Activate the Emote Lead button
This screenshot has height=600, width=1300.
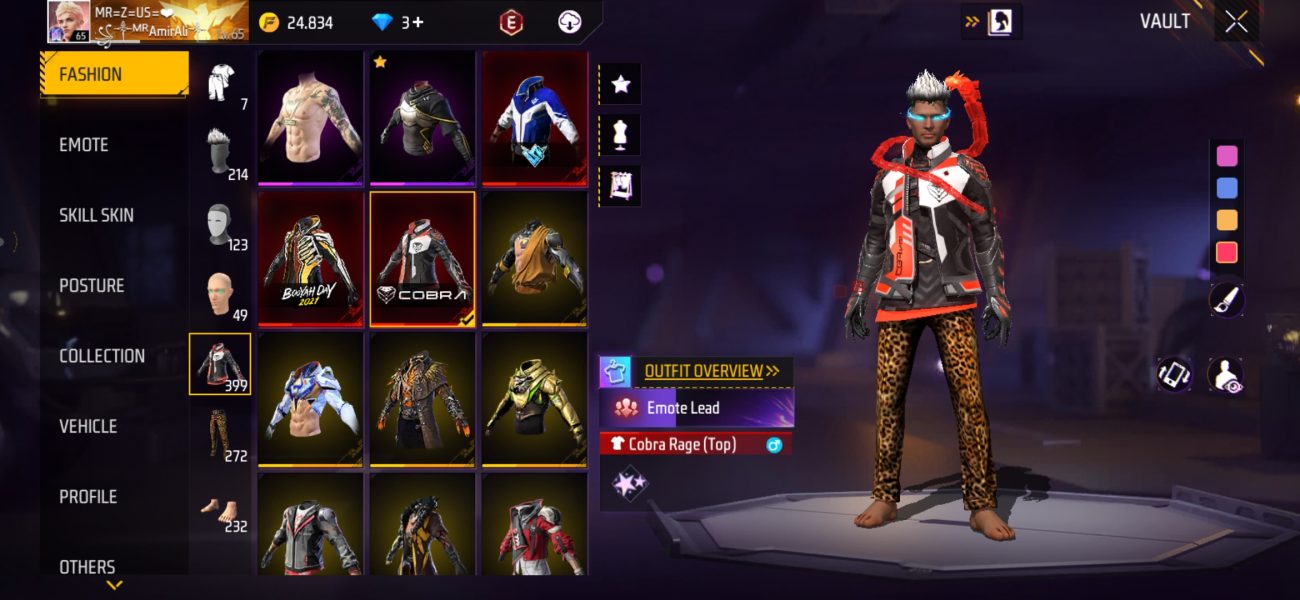click(x=696, y=408)
